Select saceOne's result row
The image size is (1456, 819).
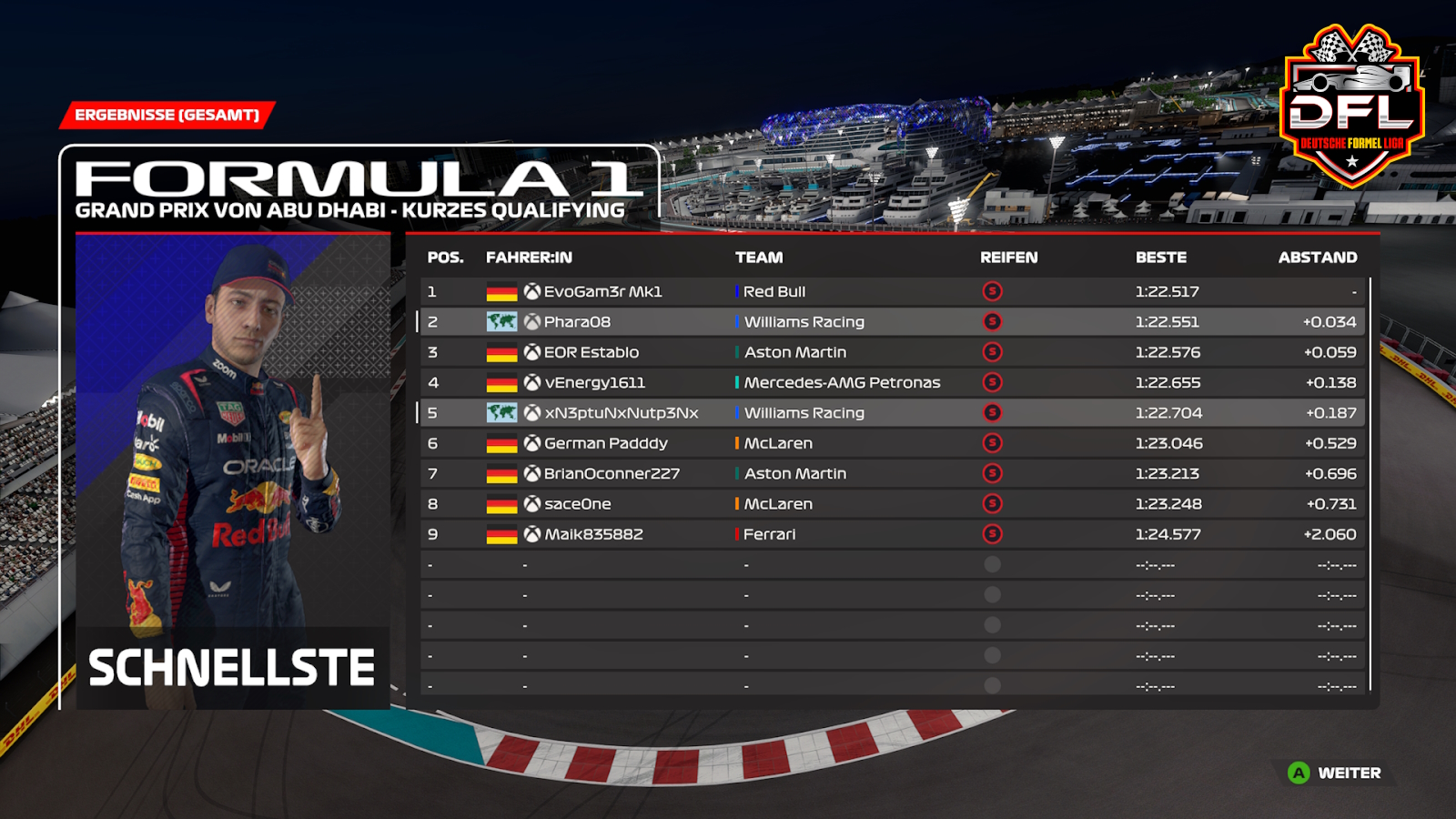click(577, 504)
